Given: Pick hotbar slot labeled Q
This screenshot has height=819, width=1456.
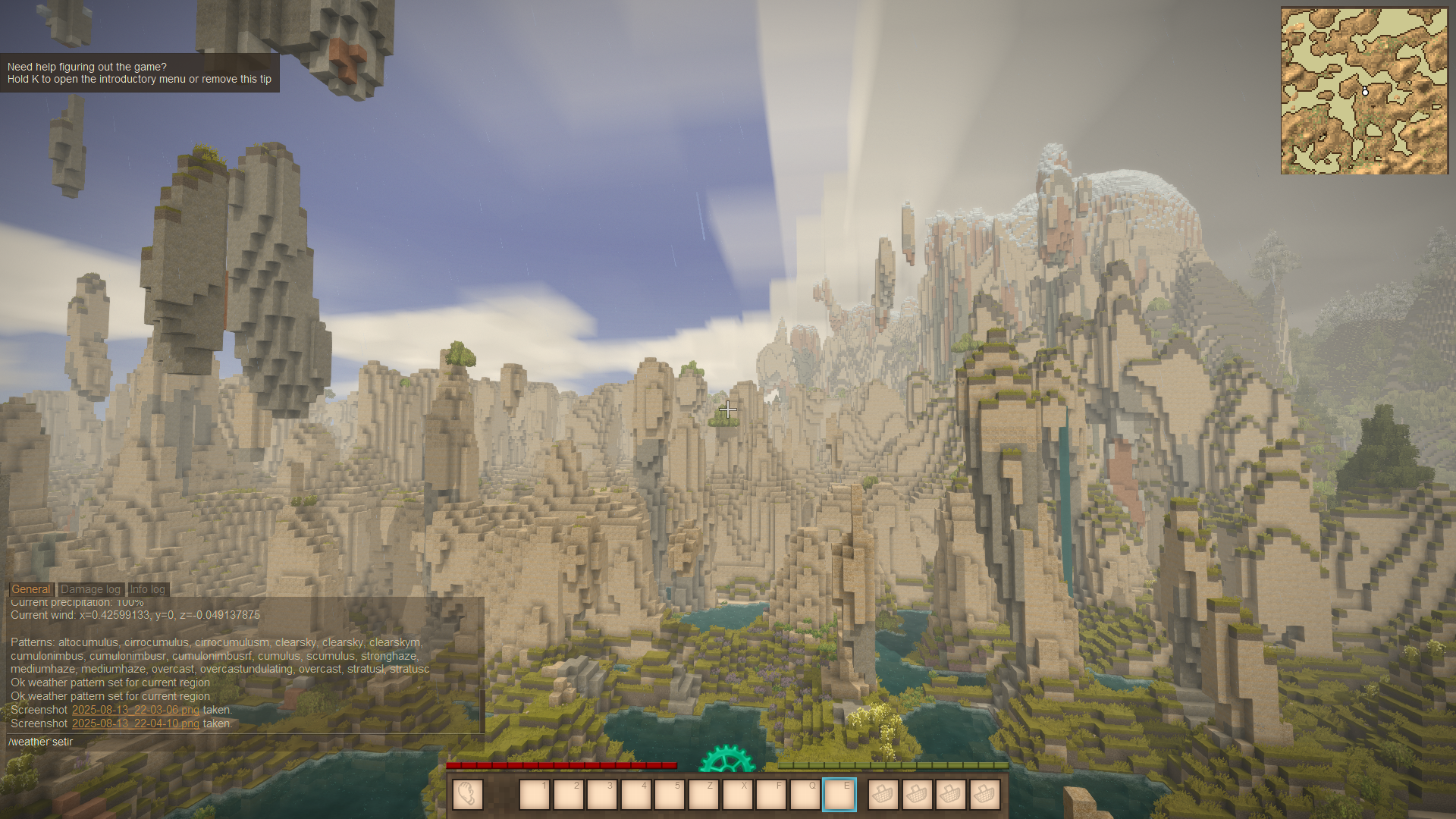Looking at the screenshot, I should coord(805,795).
